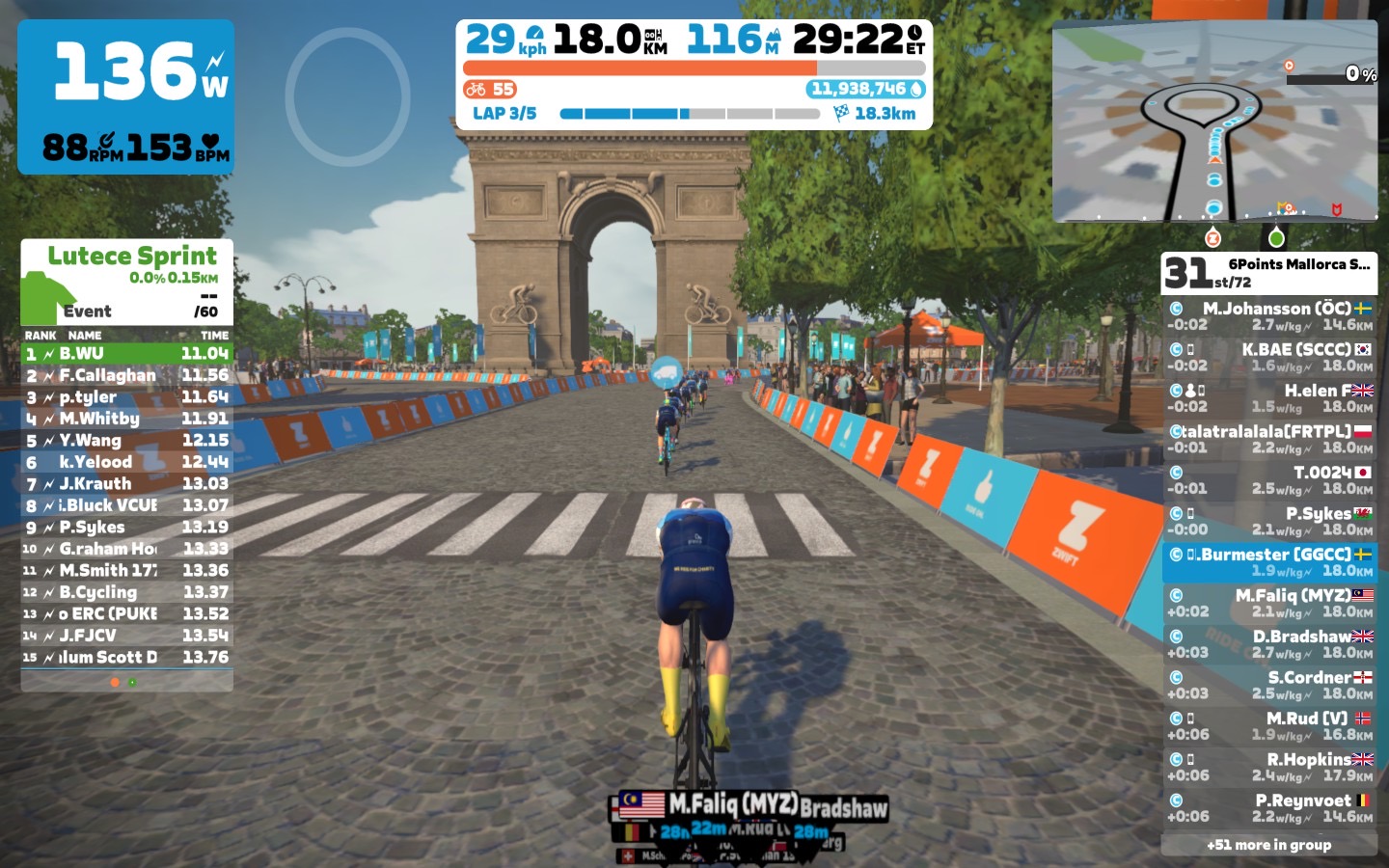Expand the +51 more in group entry
Viewport: 1389px width, 868px height.
pyautogui.click(x=1269, y=845)
